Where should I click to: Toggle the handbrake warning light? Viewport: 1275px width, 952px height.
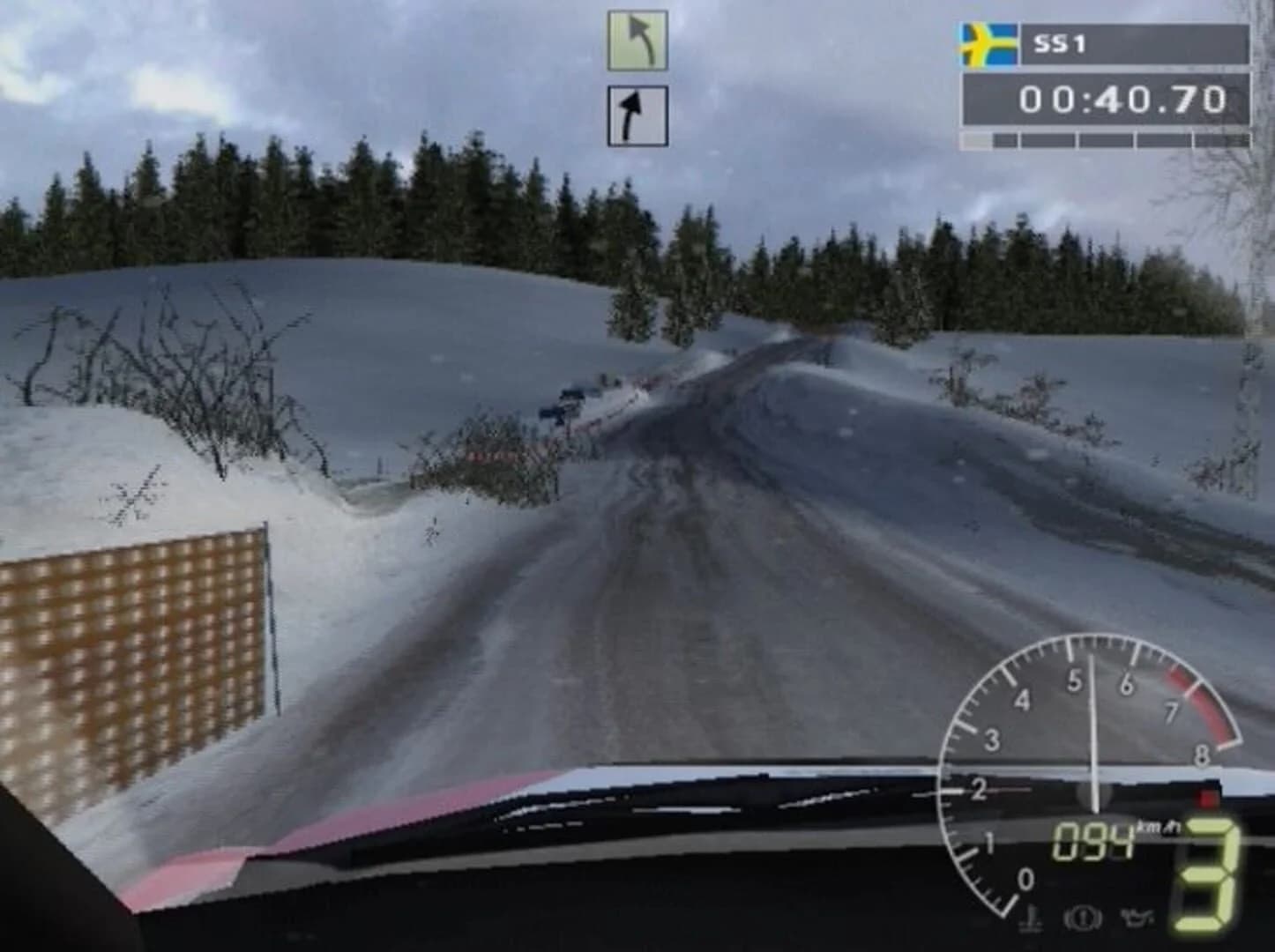click(x=1083, y=919)
